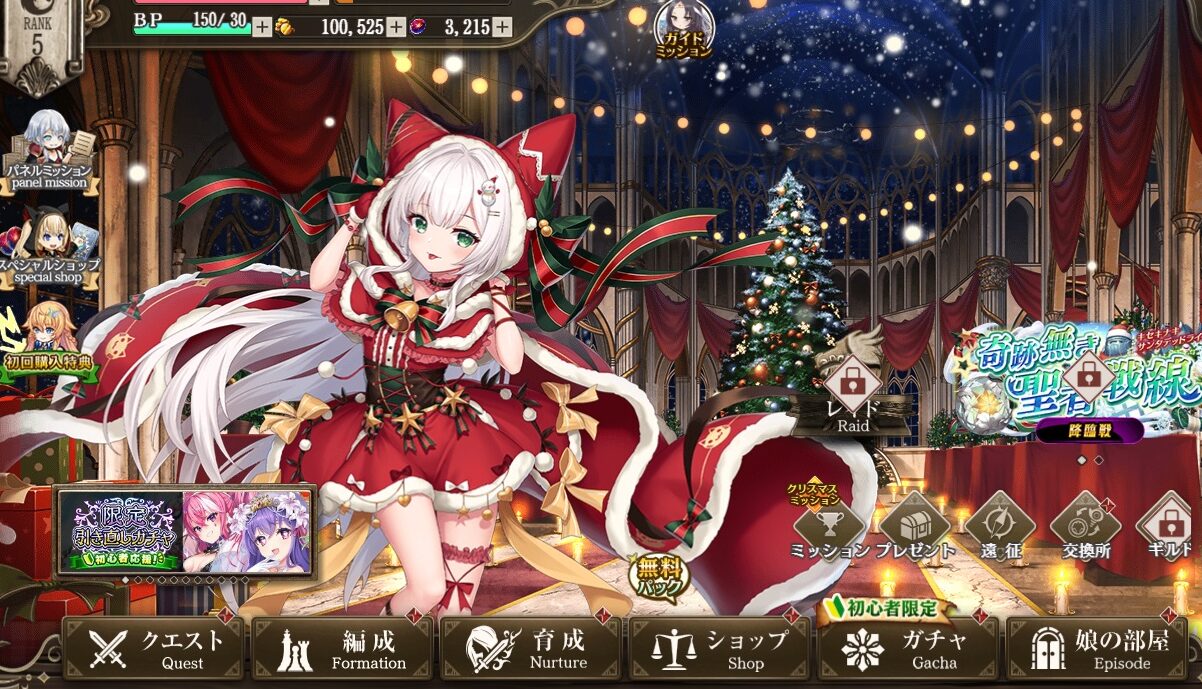This screenshot has height=689, width=1202.
Task: Claim the free pack badge
Action: (x=659, y=577)
